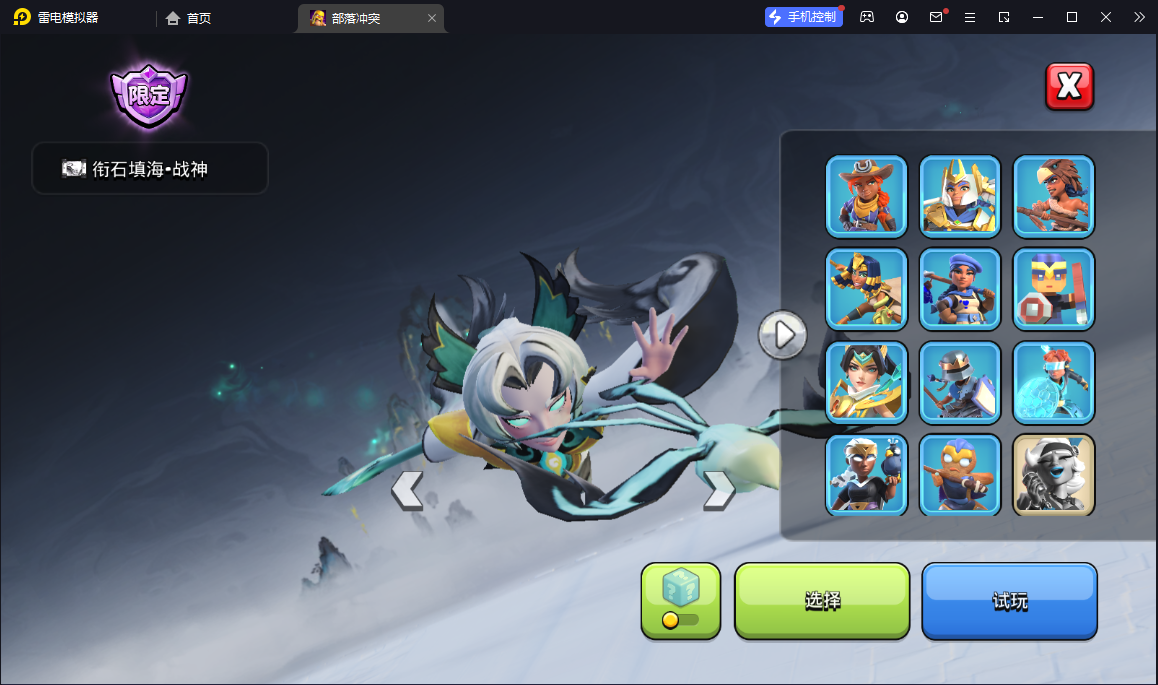Pick the blocky pixel-style skin thumbnail
Image resolution: width=1158 pixels, height=685 pixels.
click(1053, 288)
